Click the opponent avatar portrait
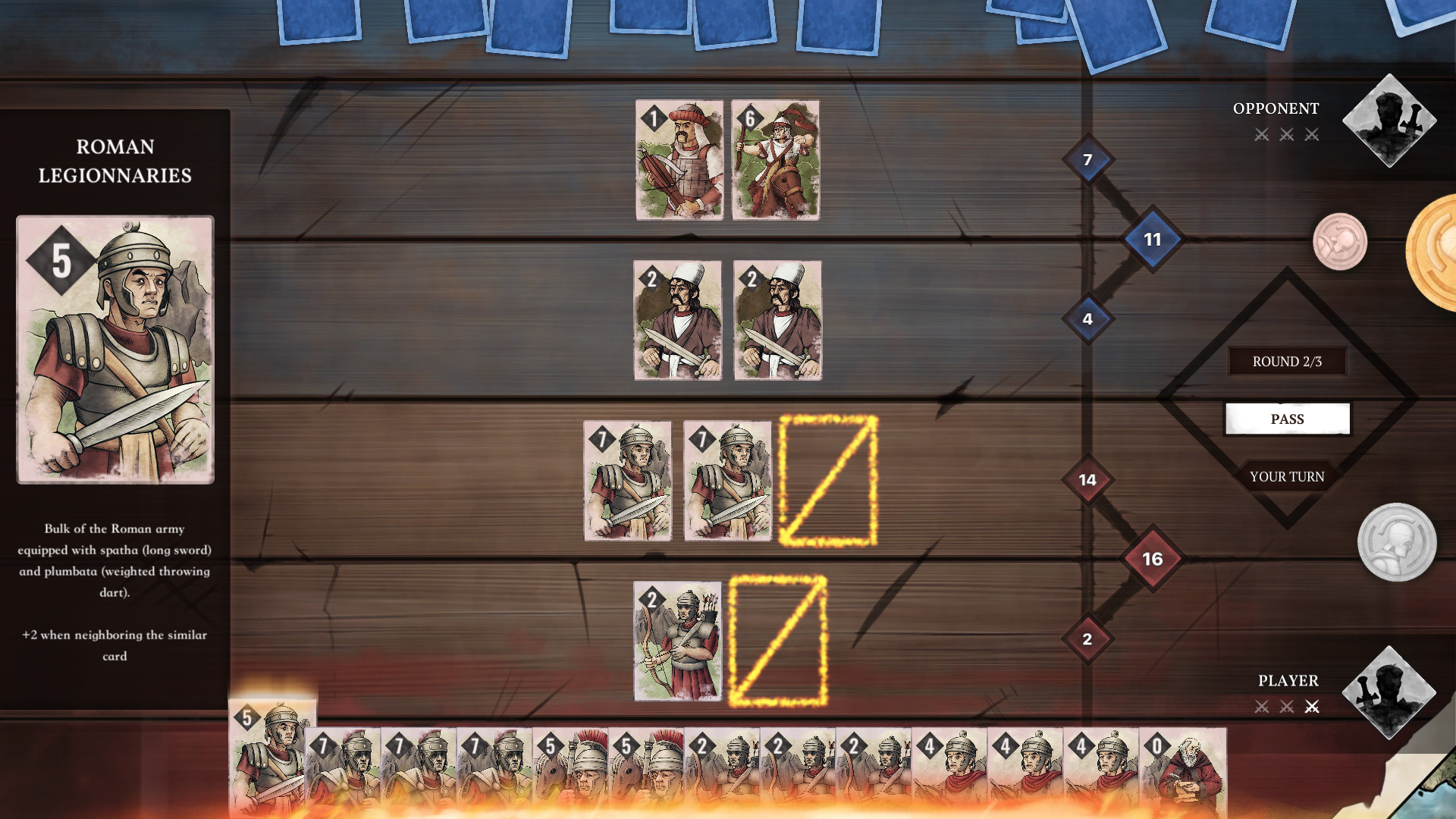 click(1390, 121)
